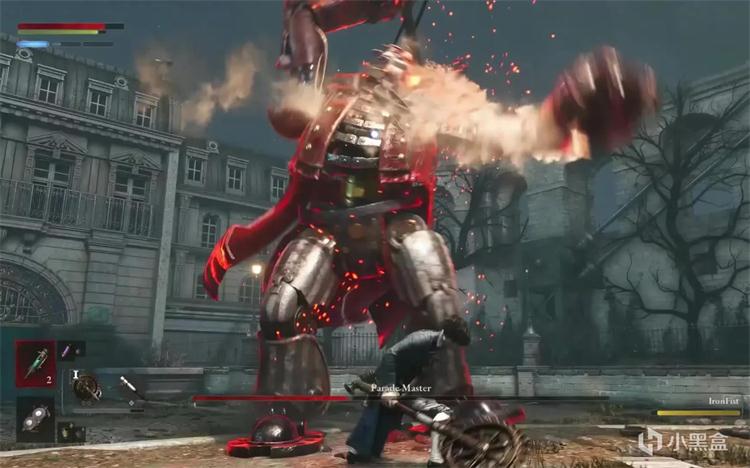Choose the circular saw-blade weapon icon

(87, 386)
